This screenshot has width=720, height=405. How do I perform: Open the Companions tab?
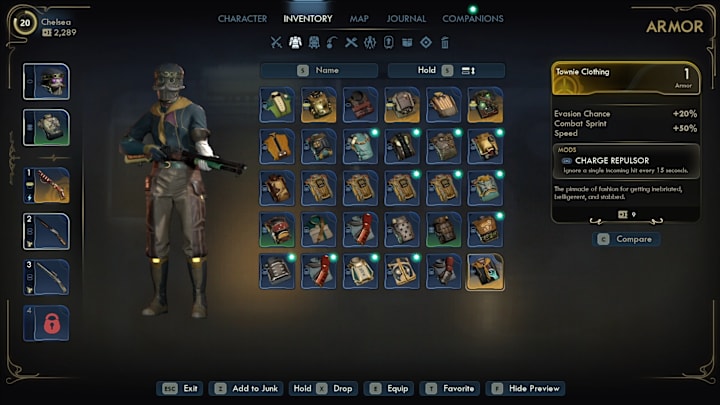point(473,18)
